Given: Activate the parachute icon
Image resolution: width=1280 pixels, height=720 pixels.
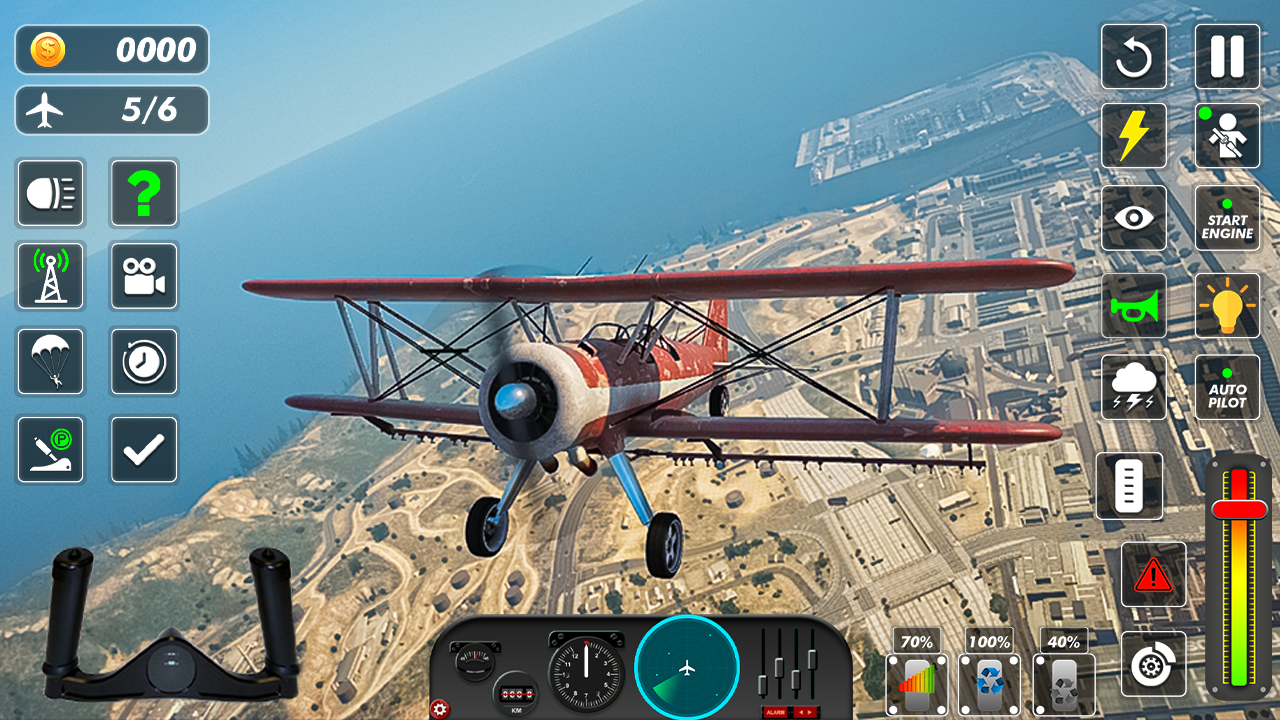Looking at the screenshot, I should [51, 362].
